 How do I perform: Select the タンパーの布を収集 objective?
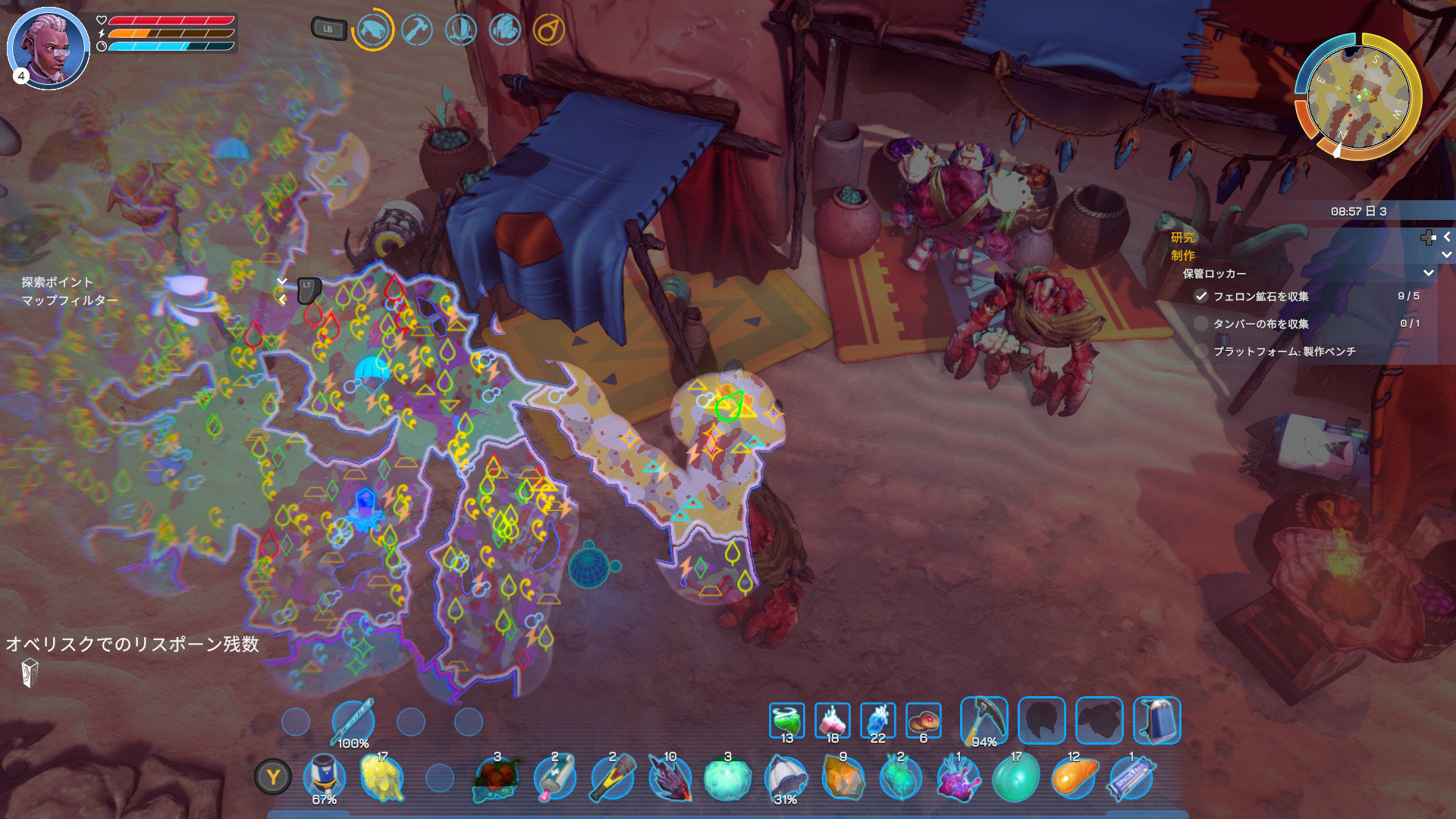(x=1260, y=324)
